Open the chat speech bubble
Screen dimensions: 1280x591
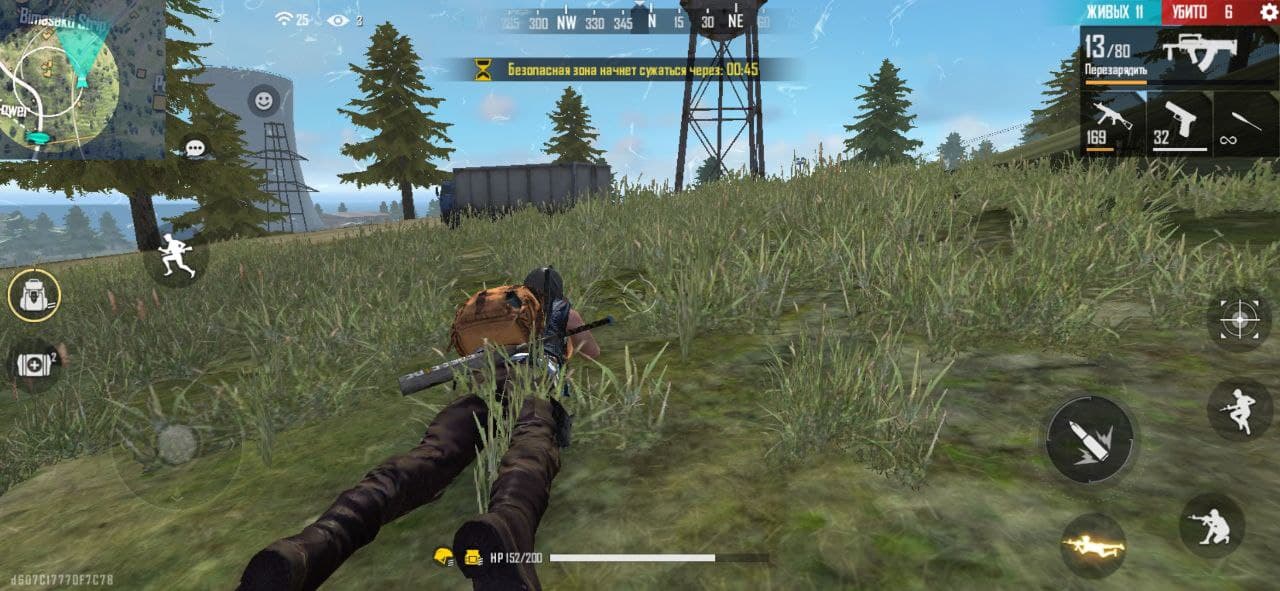195,148
